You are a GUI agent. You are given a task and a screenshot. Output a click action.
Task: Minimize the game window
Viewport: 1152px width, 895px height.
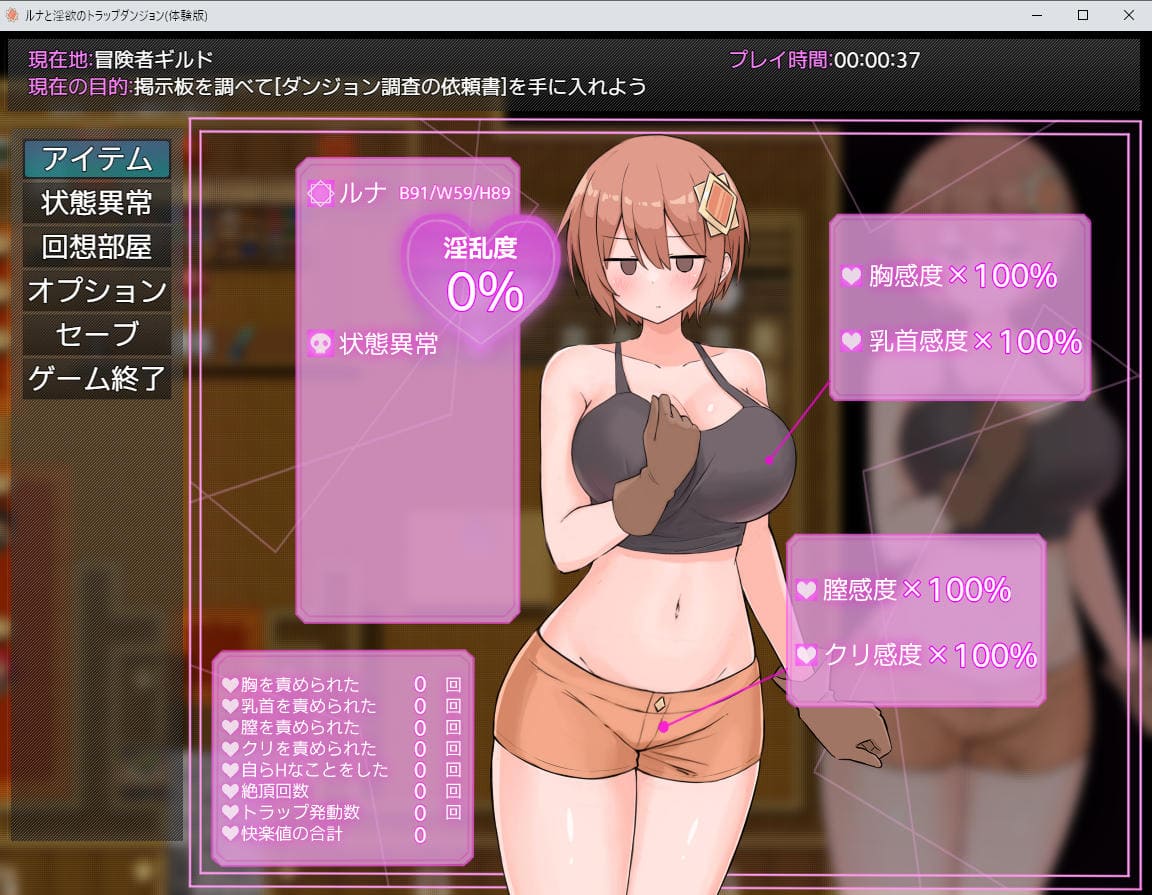(x=1038, y=15)
